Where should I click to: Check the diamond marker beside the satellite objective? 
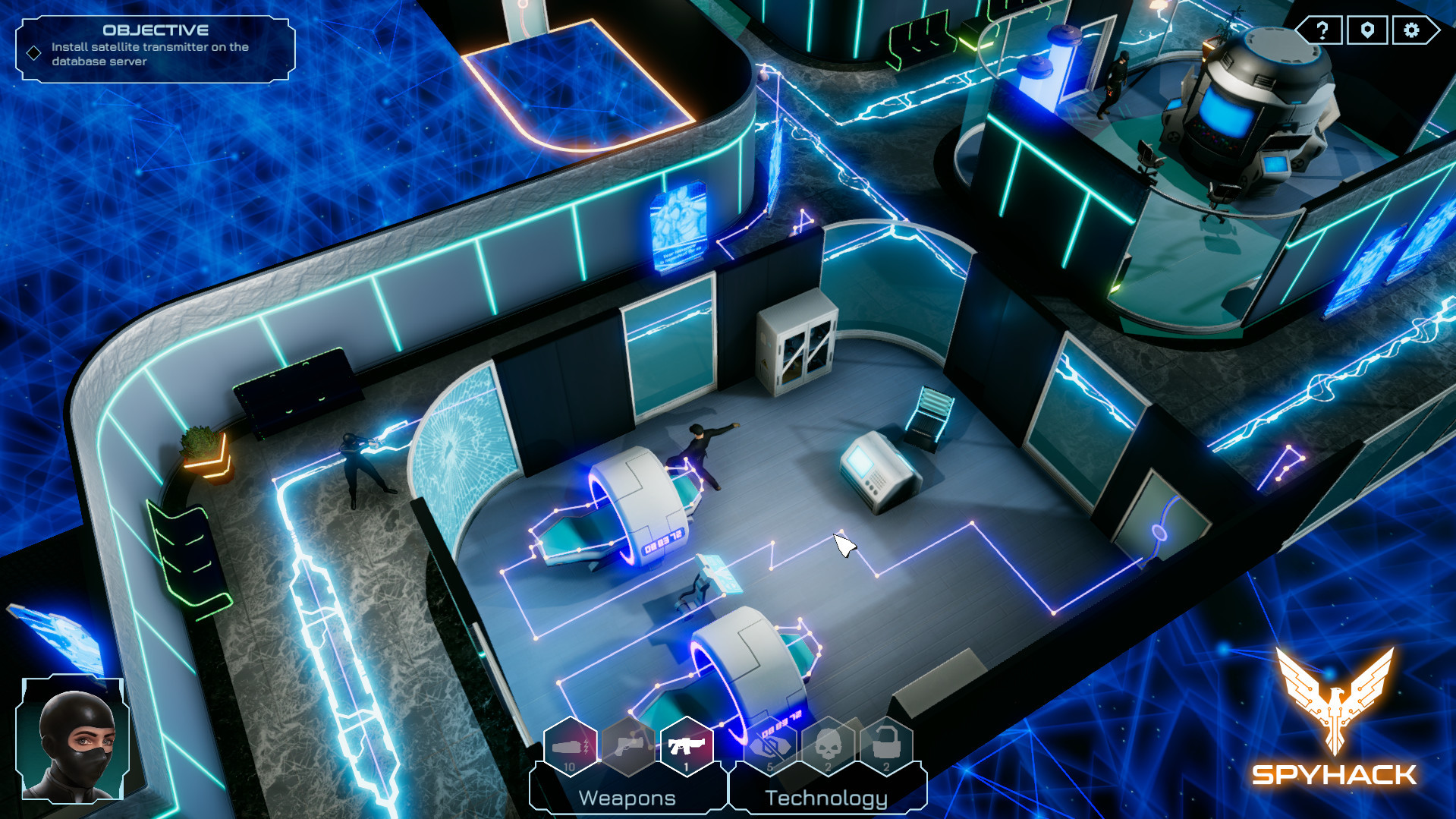tap(33, 53)
